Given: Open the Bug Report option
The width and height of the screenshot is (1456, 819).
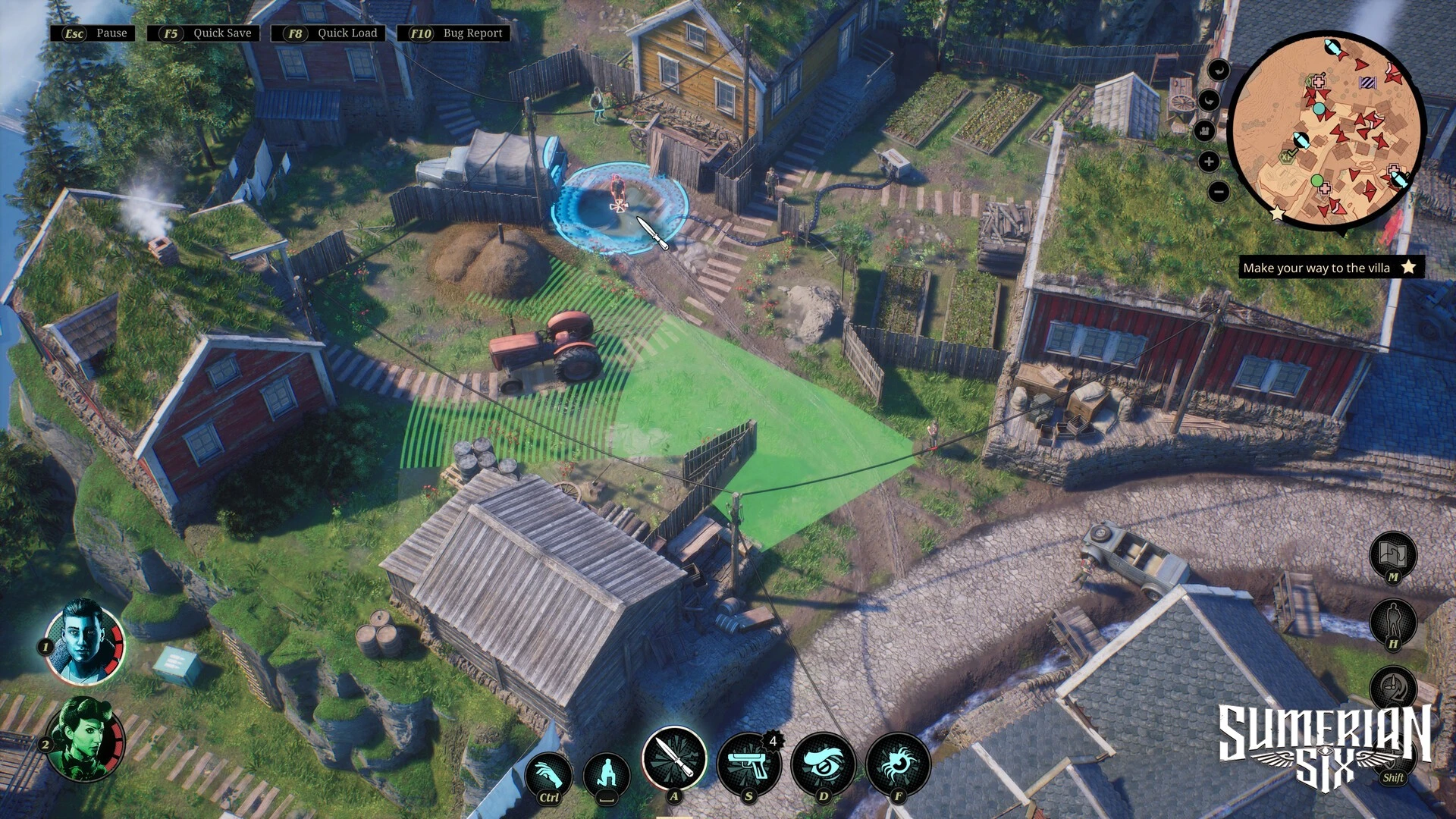Looking at the screenshot, I should pyautogui.click(x=455, y=33).
